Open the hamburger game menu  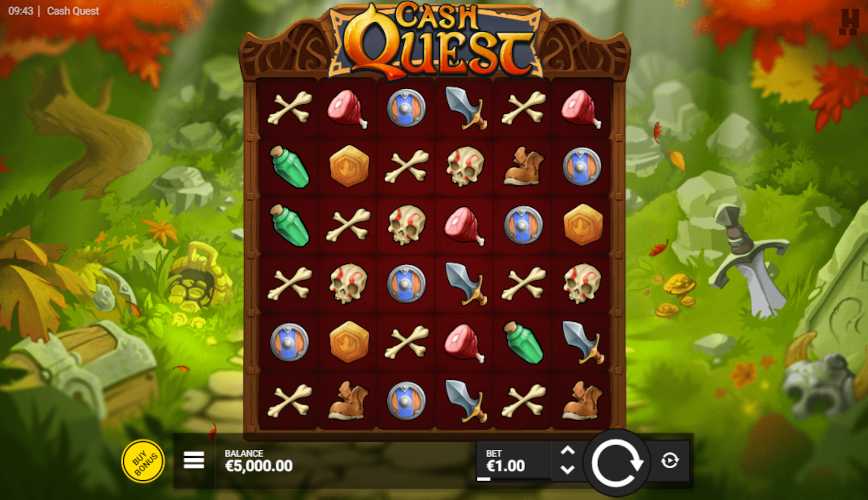(x=194, y=461)
